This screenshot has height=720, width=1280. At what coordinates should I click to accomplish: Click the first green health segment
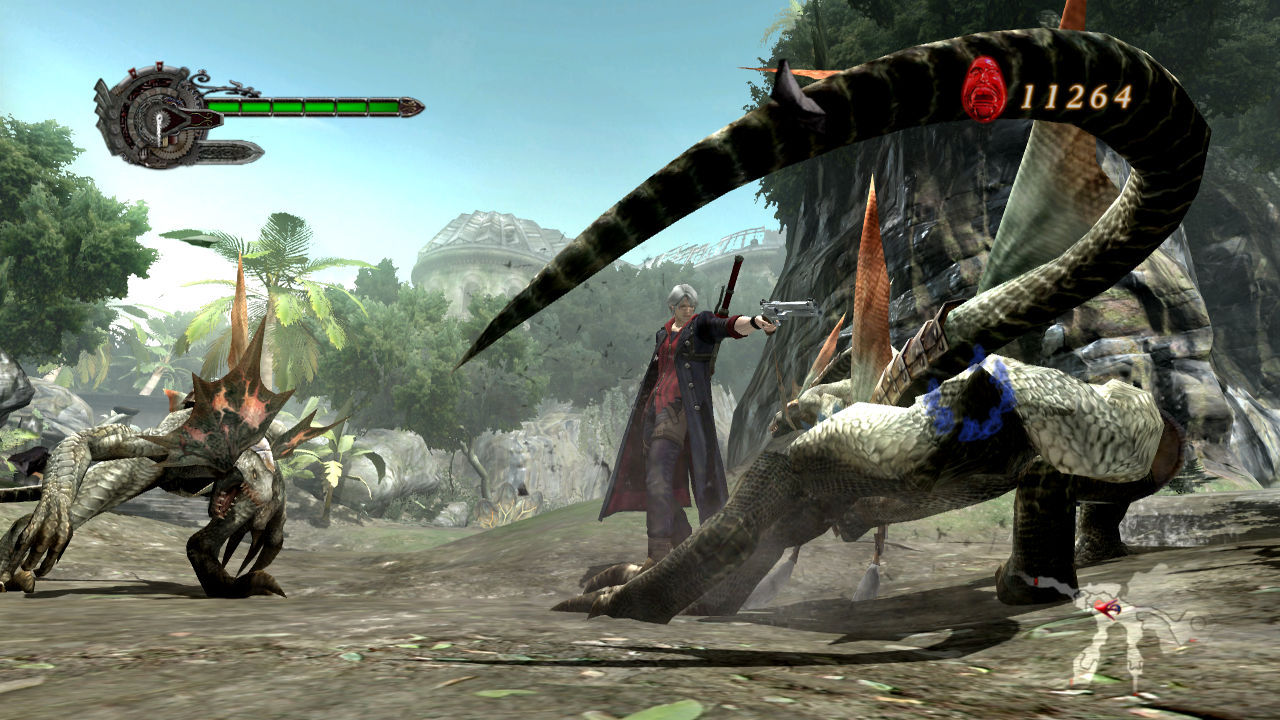pos(223,106)
